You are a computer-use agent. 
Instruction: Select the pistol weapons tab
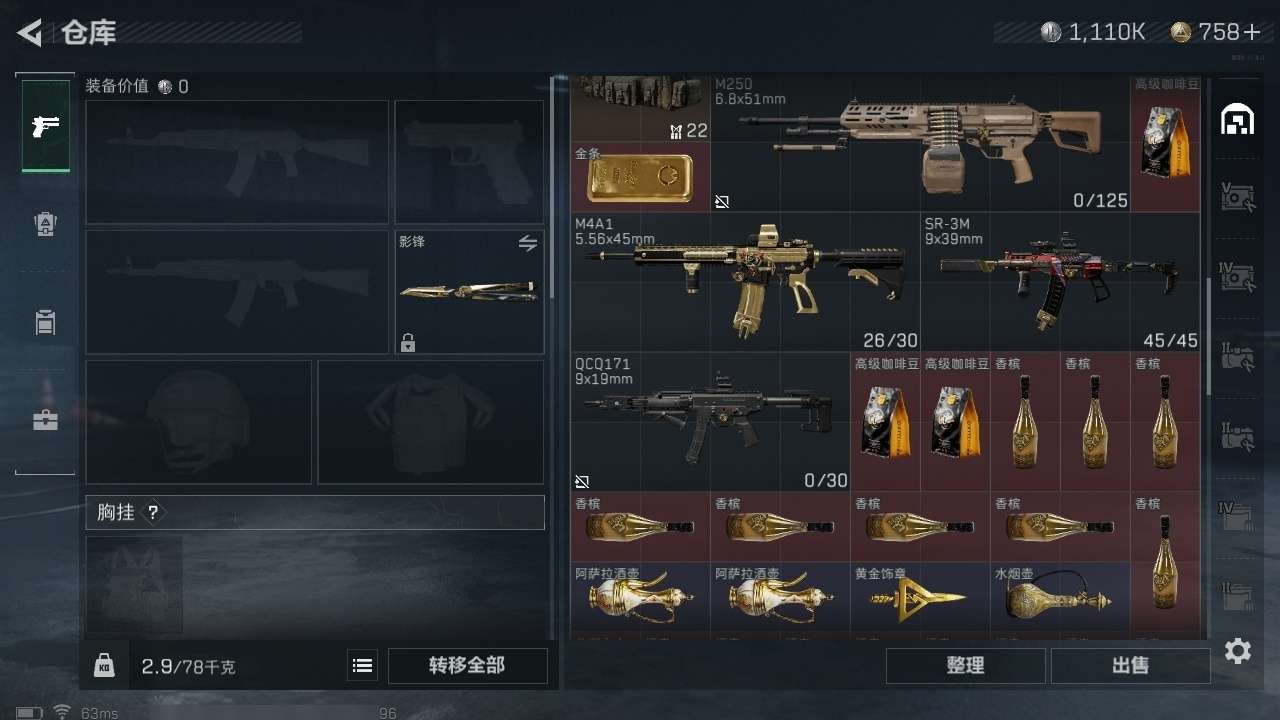tap(46, 126)
